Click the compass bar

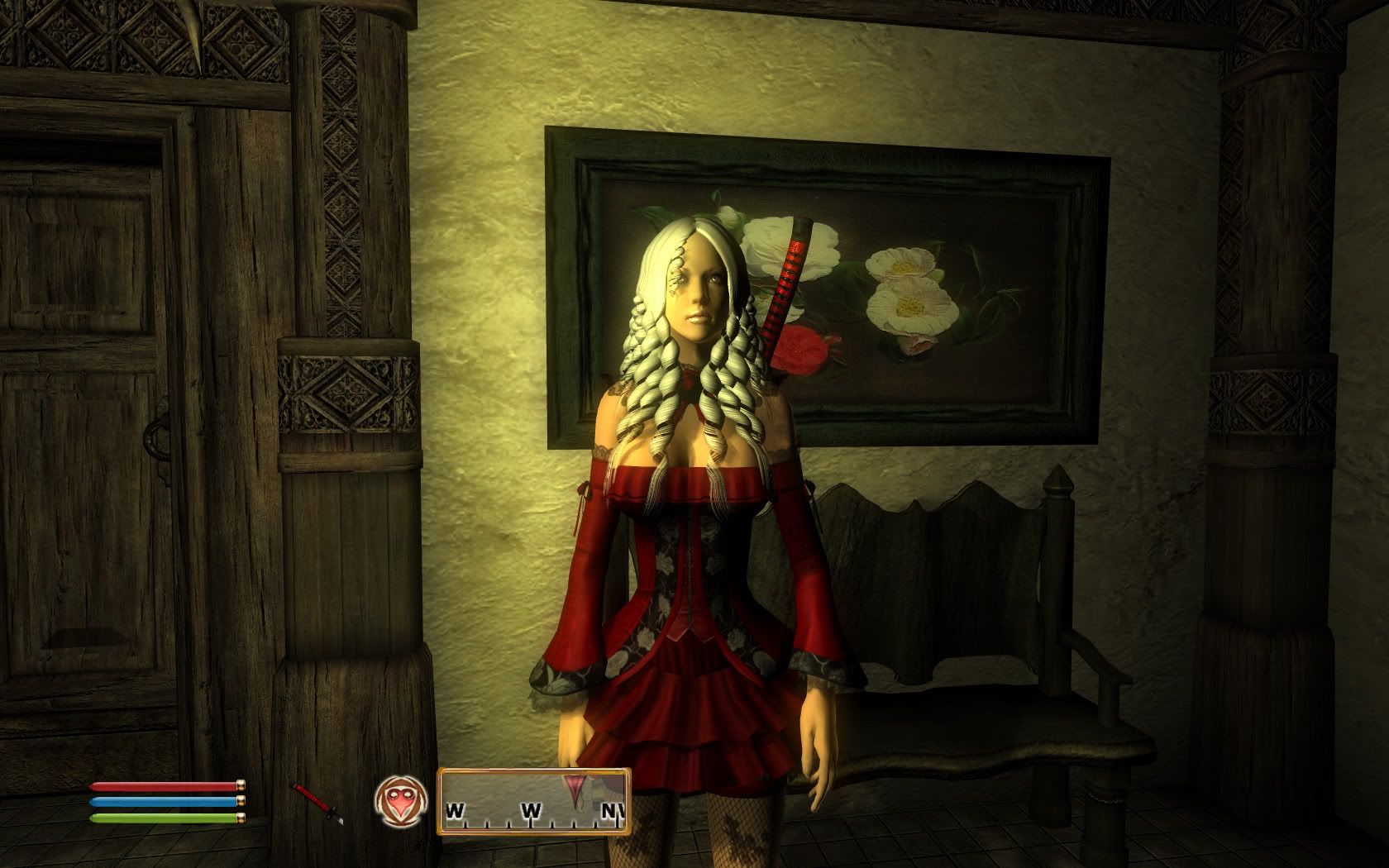coord(534,801)
